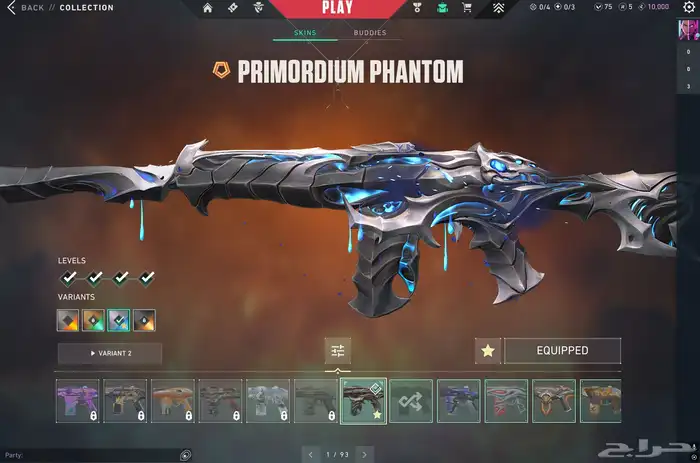Screen dimensions: 700x463
Task: Toggle the favorite star button
Action: [488, 351]
